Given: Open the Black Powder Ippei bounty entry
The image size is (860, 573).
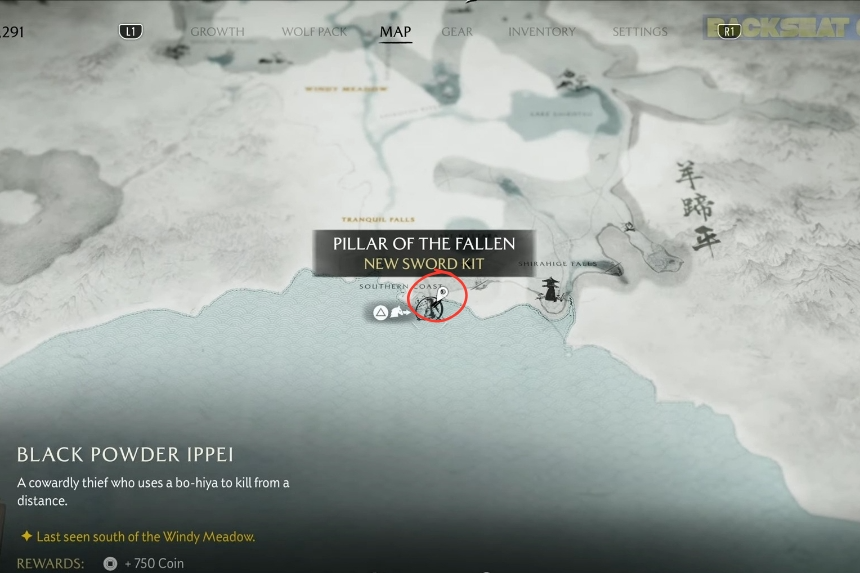Looking at the screenshot, I should (125, 455).
